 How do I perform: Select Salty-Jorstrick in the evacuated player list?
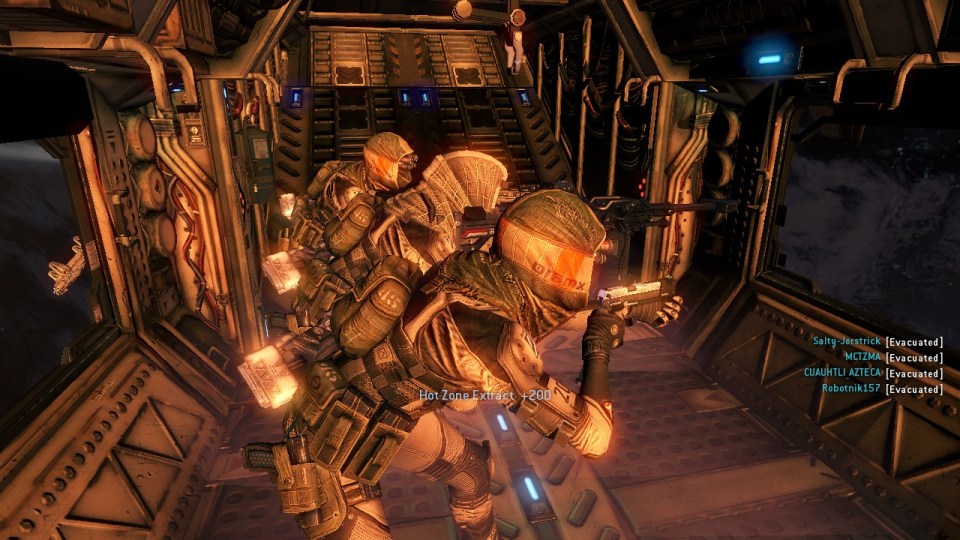847,342
